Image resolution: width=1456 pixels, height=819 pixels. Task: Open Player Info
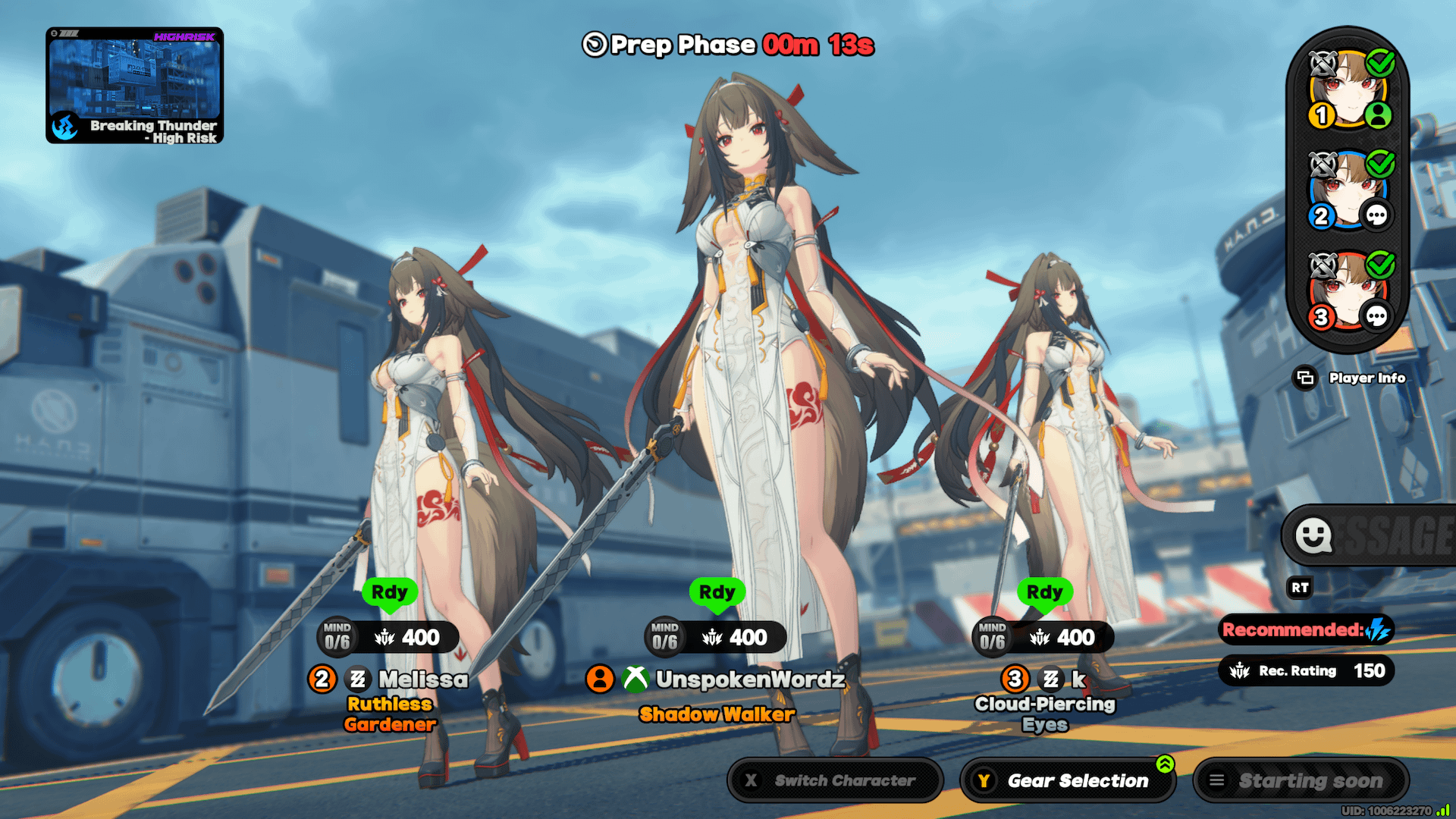[1351, 378]
